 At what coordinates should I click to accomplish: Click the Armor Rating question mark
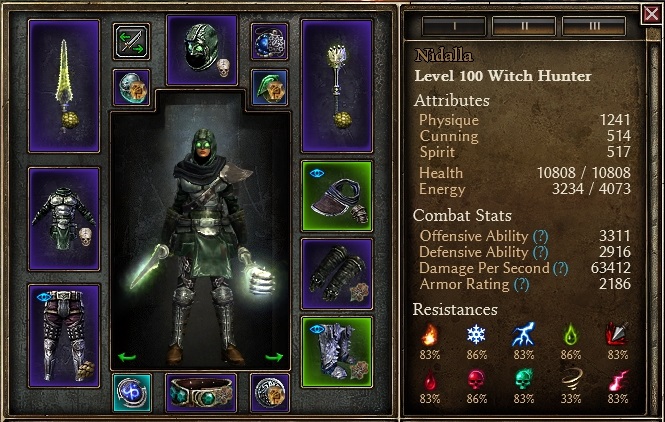521,284
